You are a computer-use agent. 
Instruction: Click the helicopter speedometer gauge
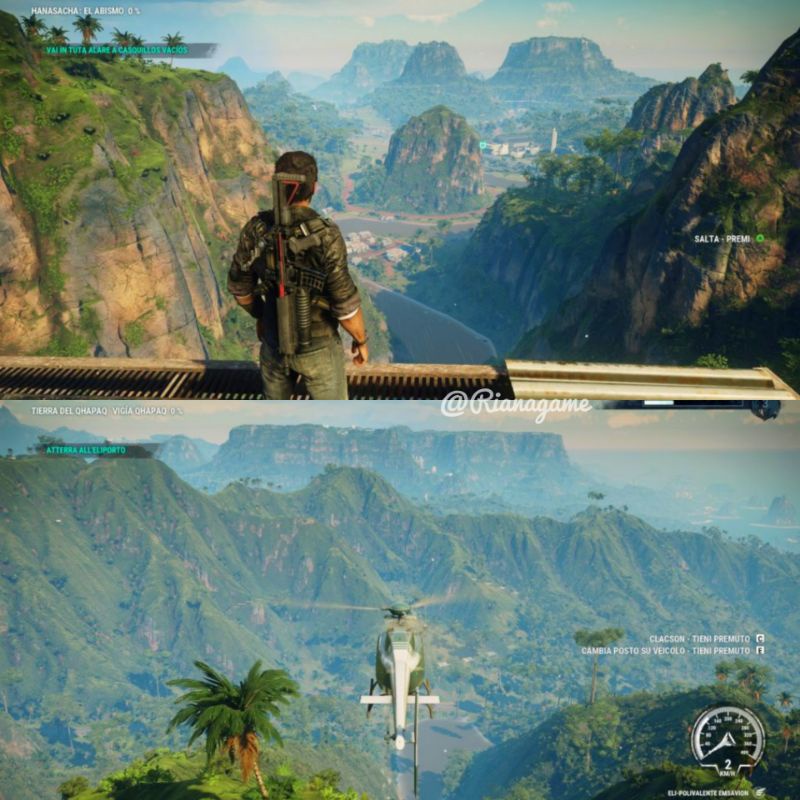[727, 741]
